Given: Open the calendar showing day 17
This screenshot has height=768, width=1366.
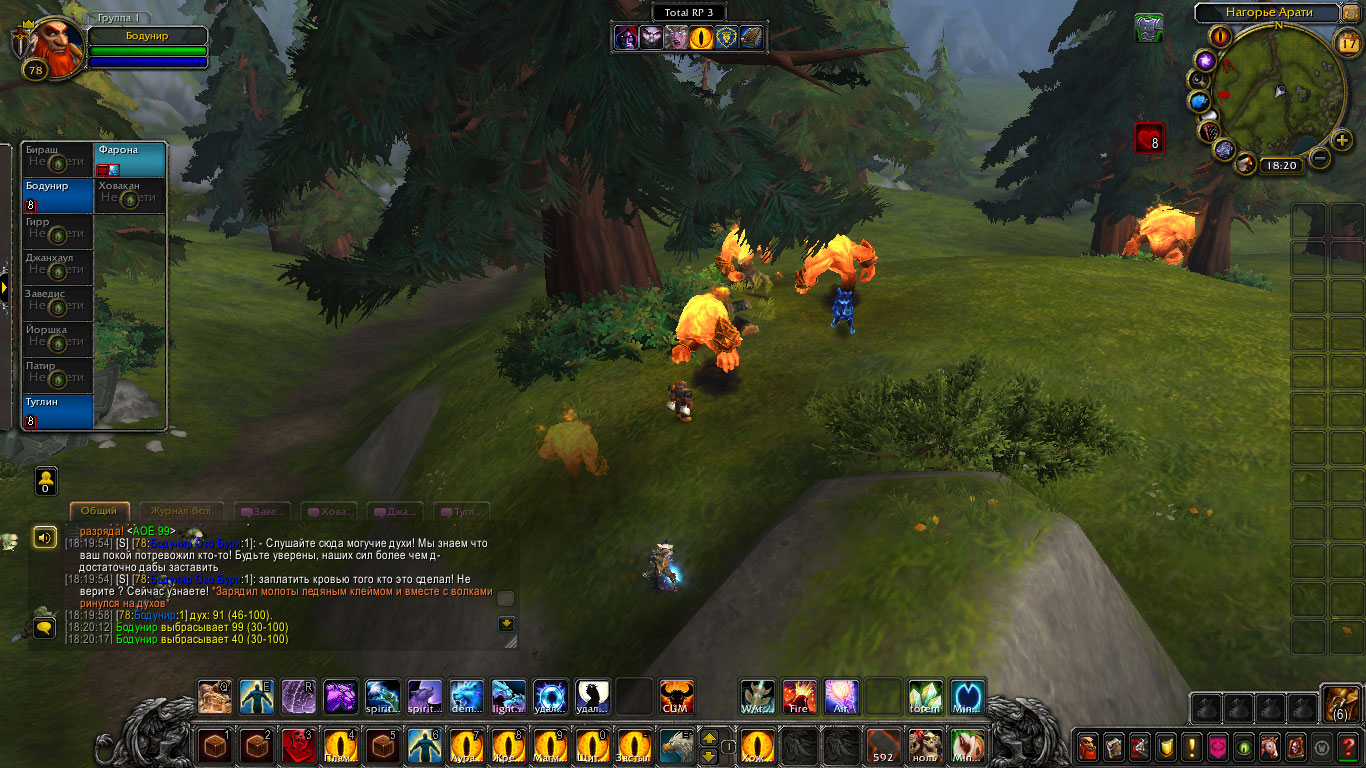Looking at the screenshot, I should click(x=1348, y=42).
